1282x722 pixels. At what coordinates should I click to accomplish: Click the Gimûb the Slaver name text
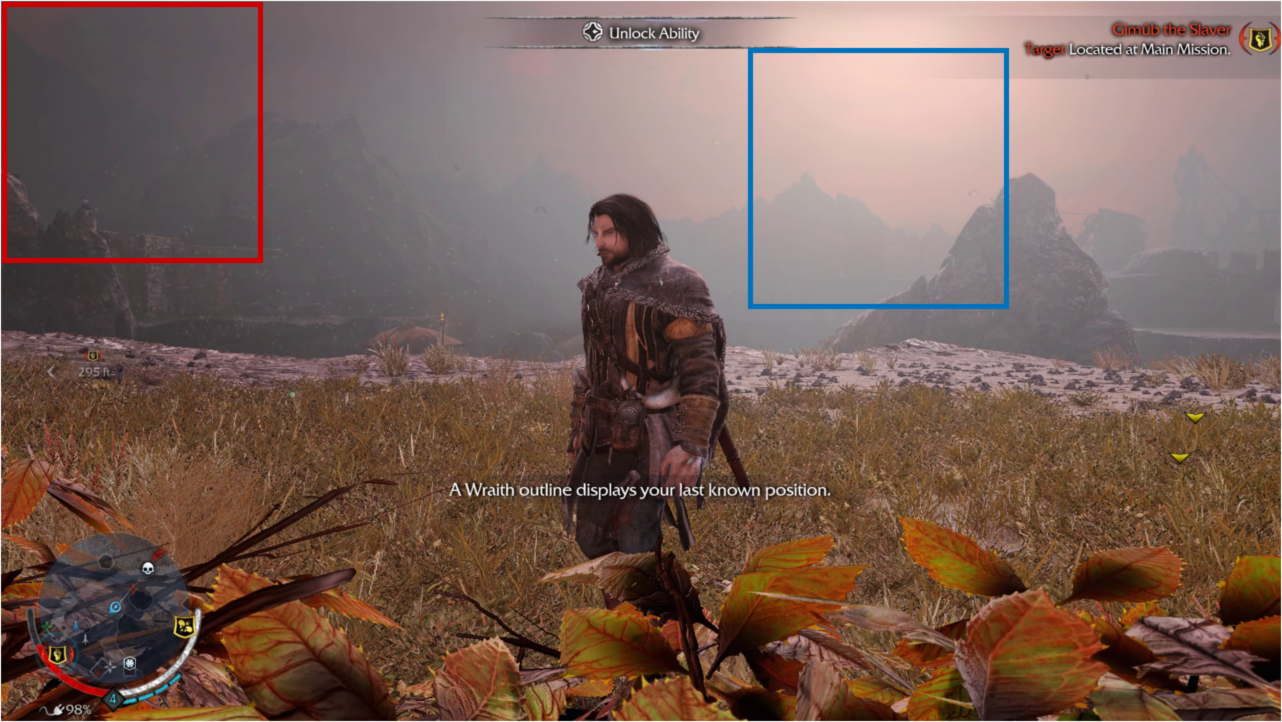click(x=1170, y=29)
